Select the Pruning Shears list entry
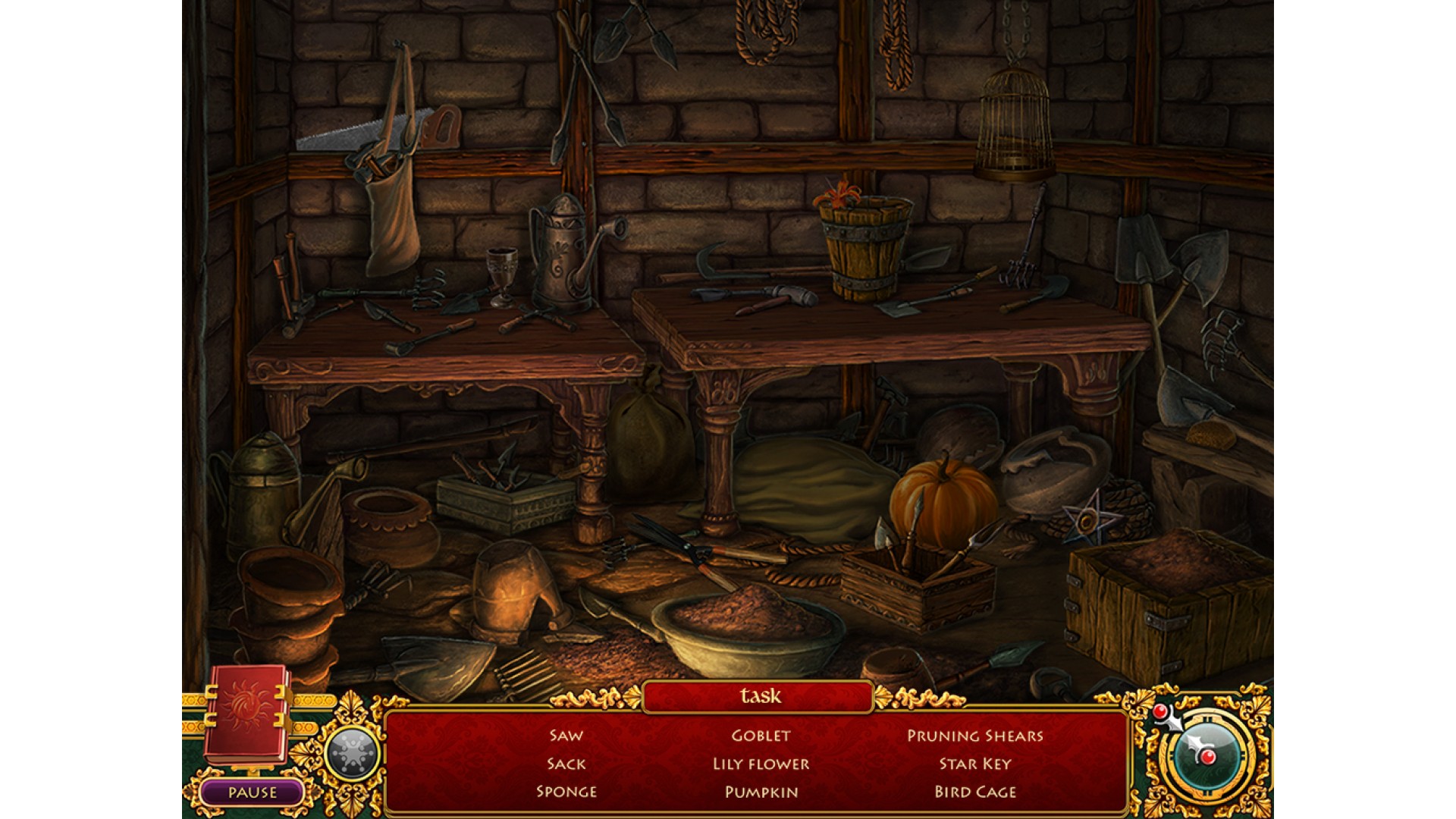The image size is (1456, 819). coord(975,736)
